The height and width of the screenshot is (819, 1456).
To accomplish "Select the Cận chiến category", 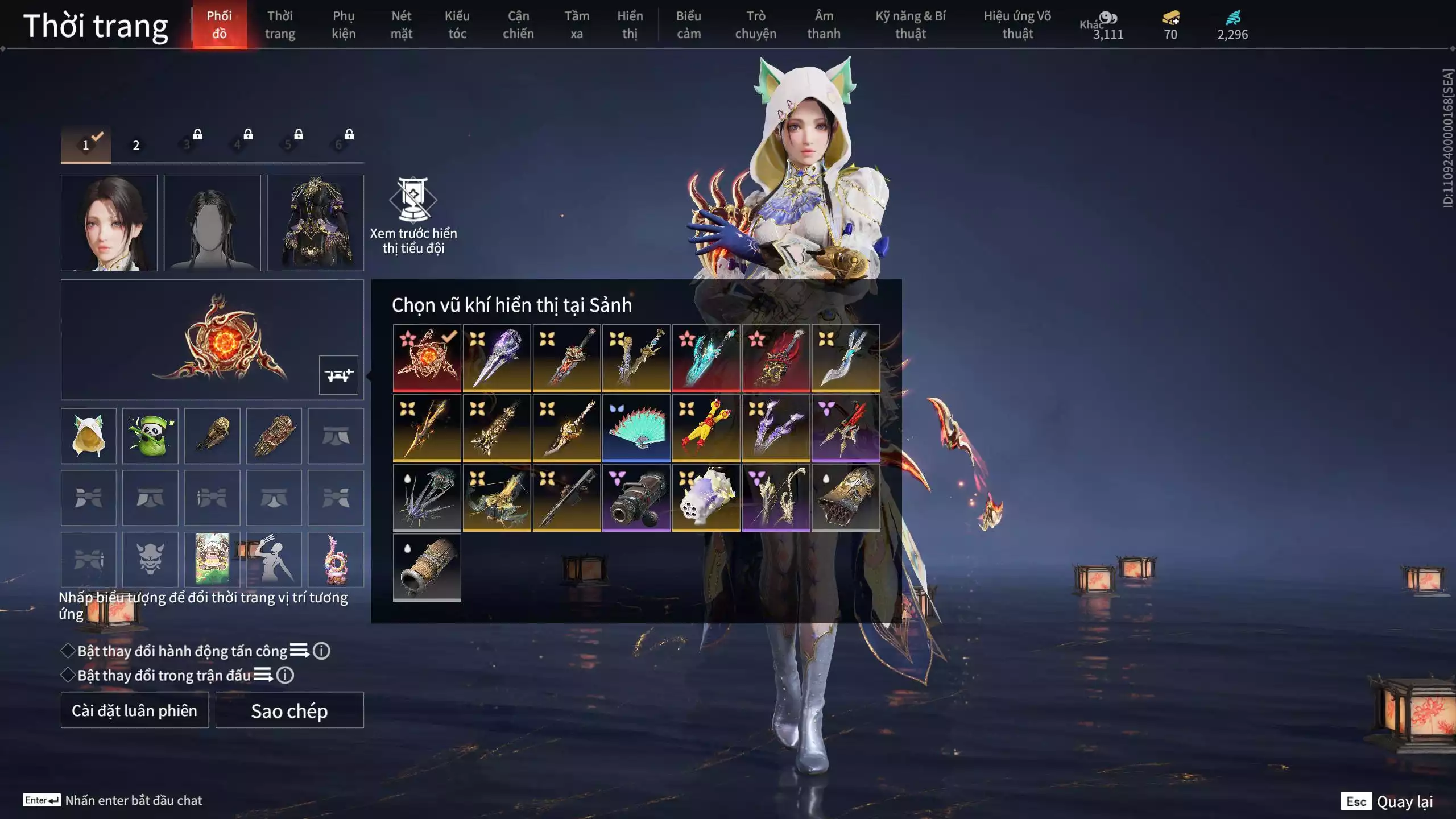I will pyautogui.click(x=518, y=25).
